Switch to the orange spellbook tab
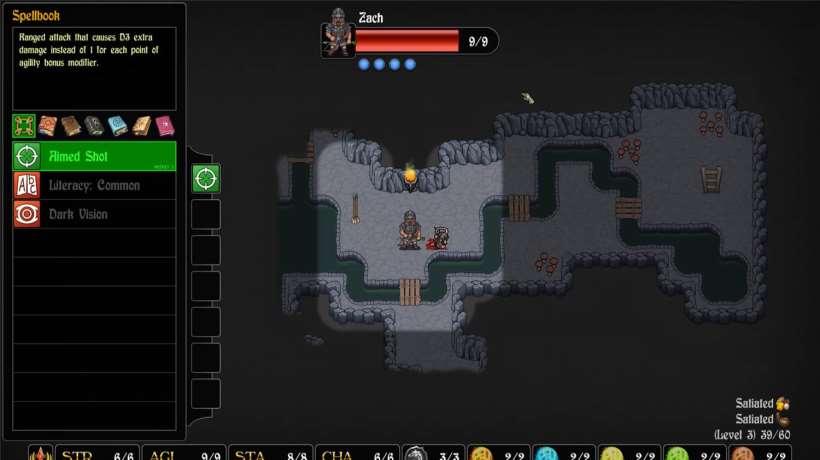The image size is (820, 460). coord(47,126)
